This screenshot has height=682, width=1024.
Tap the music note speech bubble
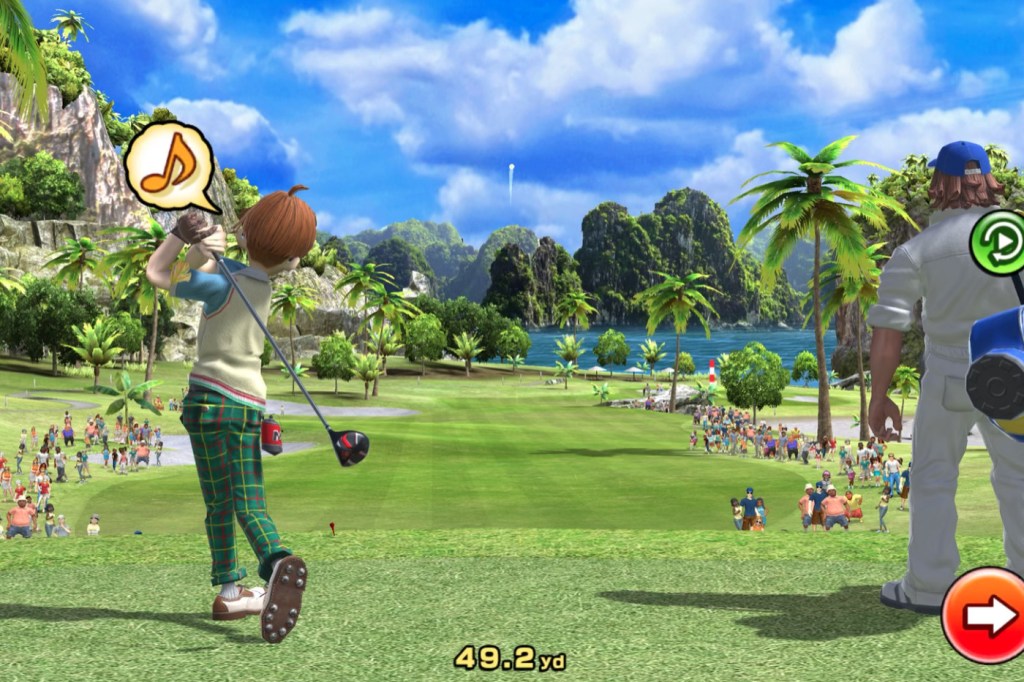[169, 164]
